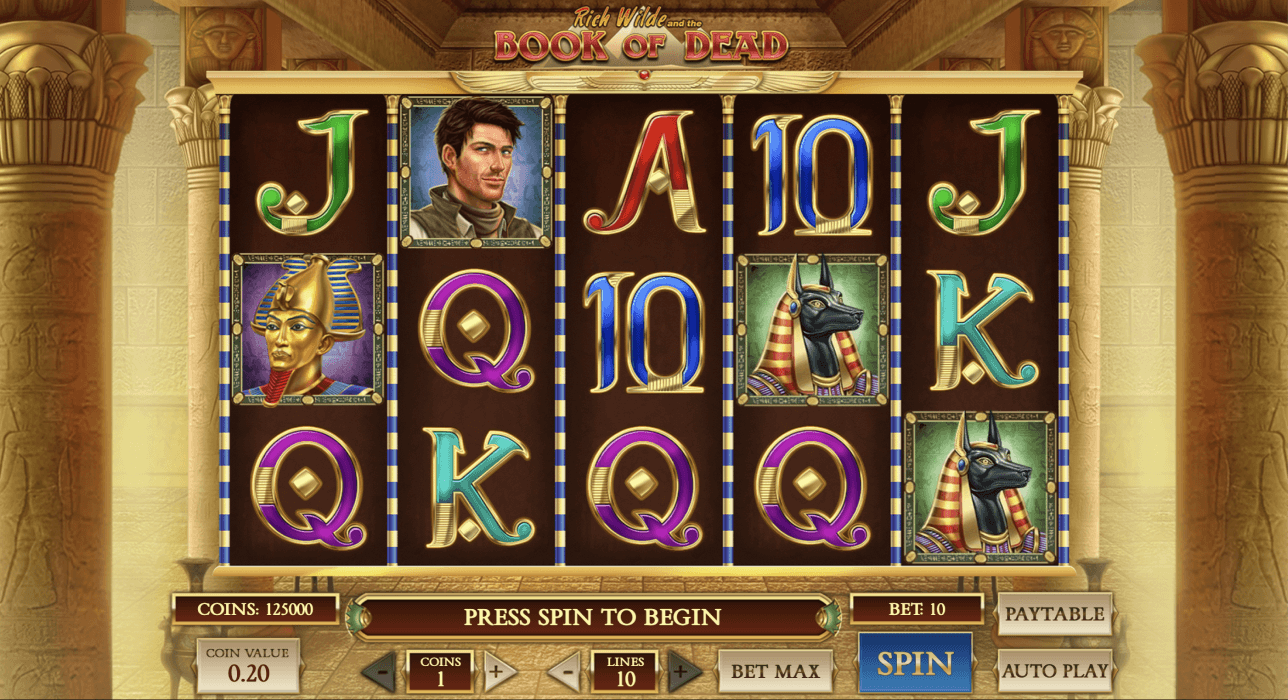Click the Coin Value 0.20 button
1288x700 pixels.
click(247, 665)
